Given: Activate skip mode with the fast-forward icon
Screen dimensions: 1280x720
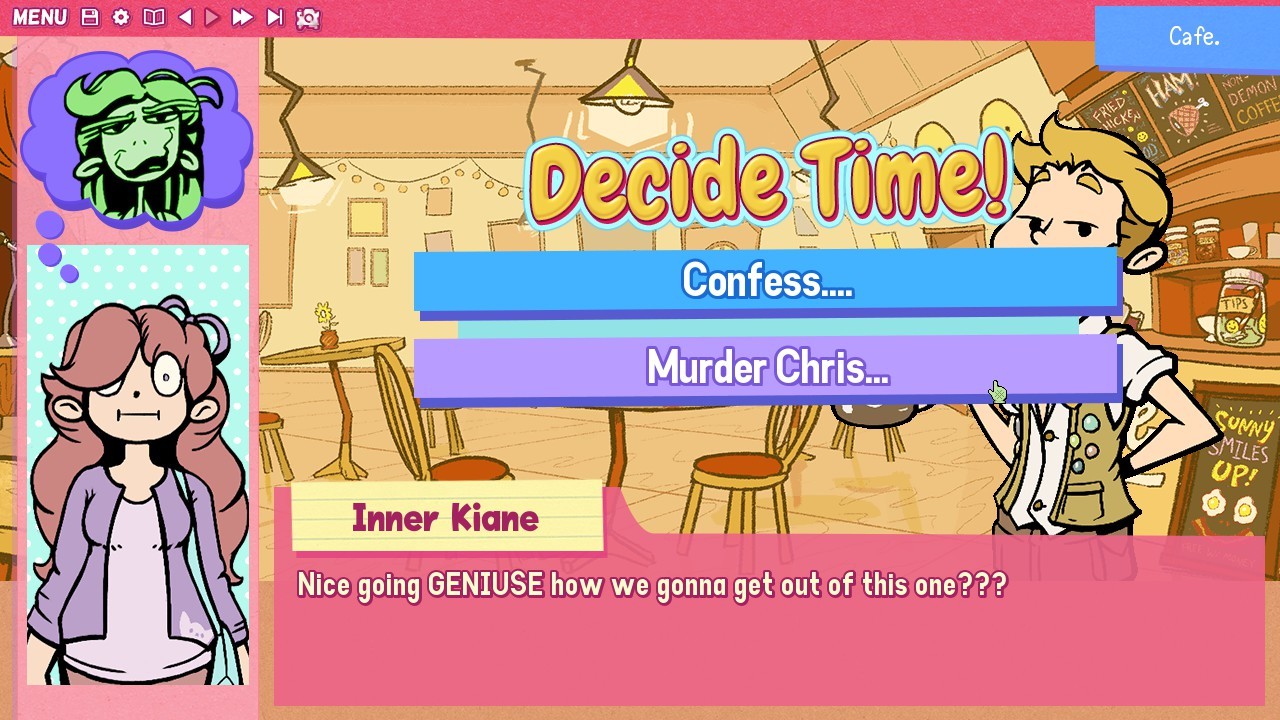Looking at the screenshot, I should pyautogui.click(x=241, y=17).
